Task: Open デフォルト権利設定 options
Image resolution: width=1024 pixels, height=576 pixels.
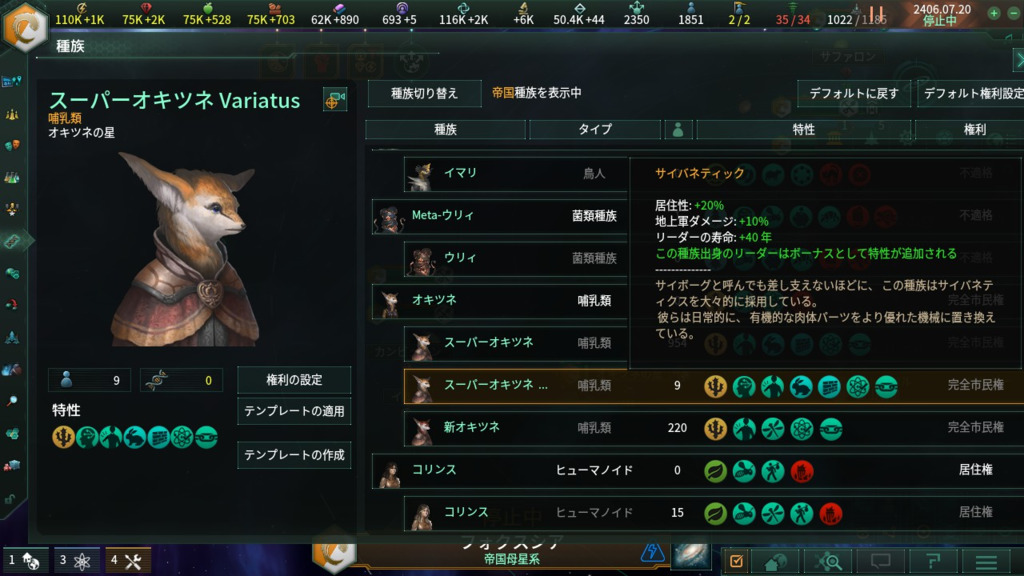Action: point(971,94)
